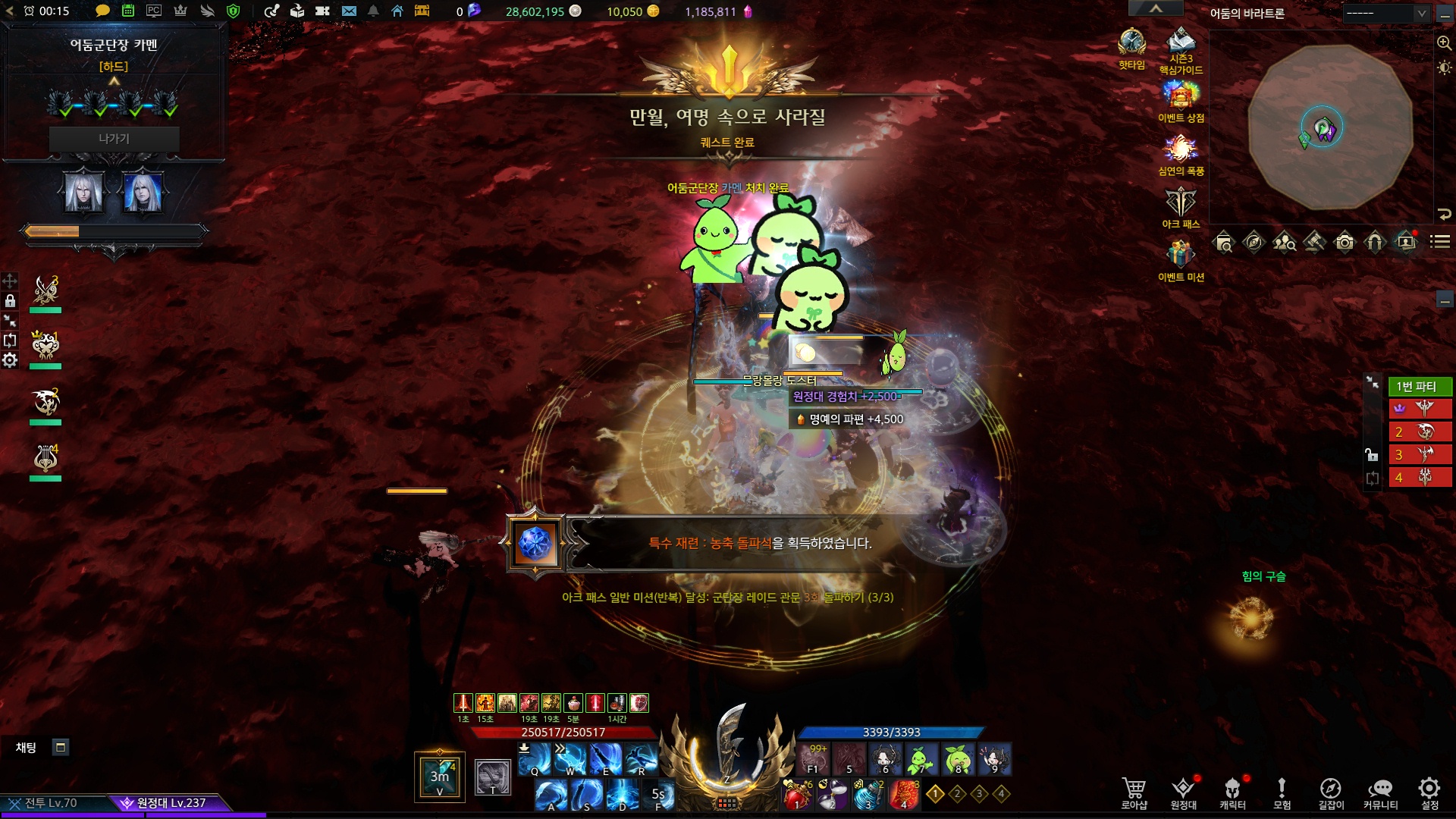Toggle the 채팅 chat window button
Screen dimensions: 1456x819
pyautogui.click(x=61, y=748)
